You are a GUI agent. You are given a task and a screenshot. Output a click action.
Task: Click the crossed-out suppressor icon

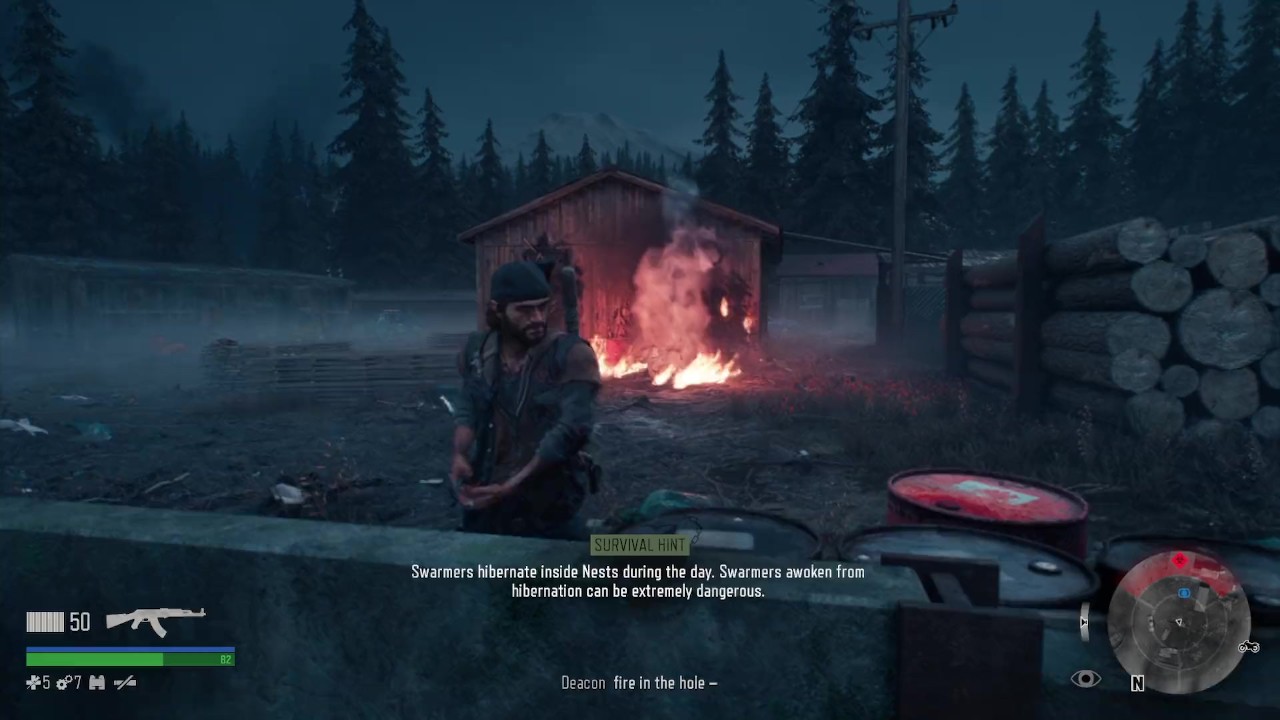125,683
